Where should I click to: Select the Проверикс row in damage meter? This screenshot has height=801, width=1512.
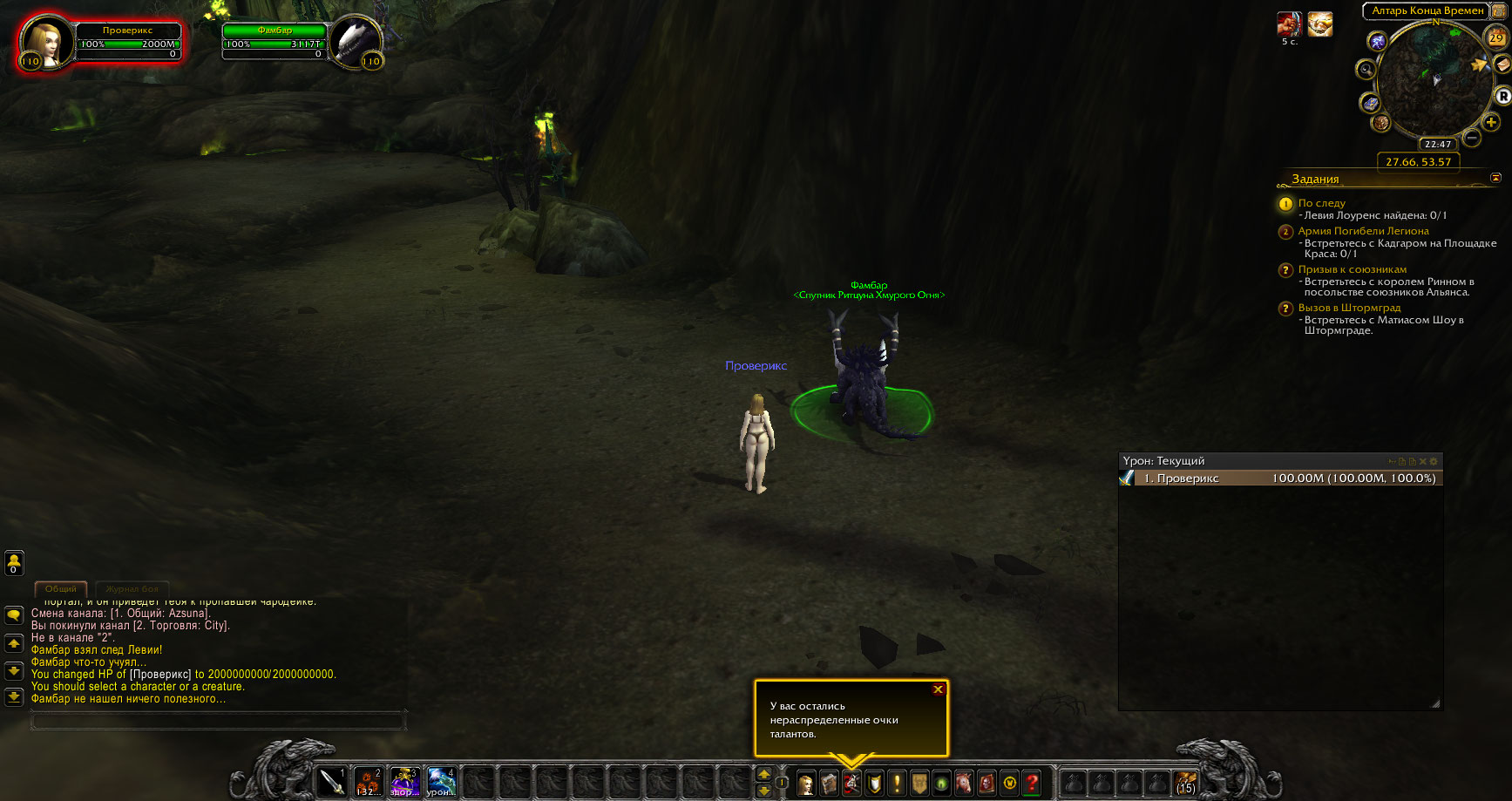pyautogui.click(x=1279, y=479)
